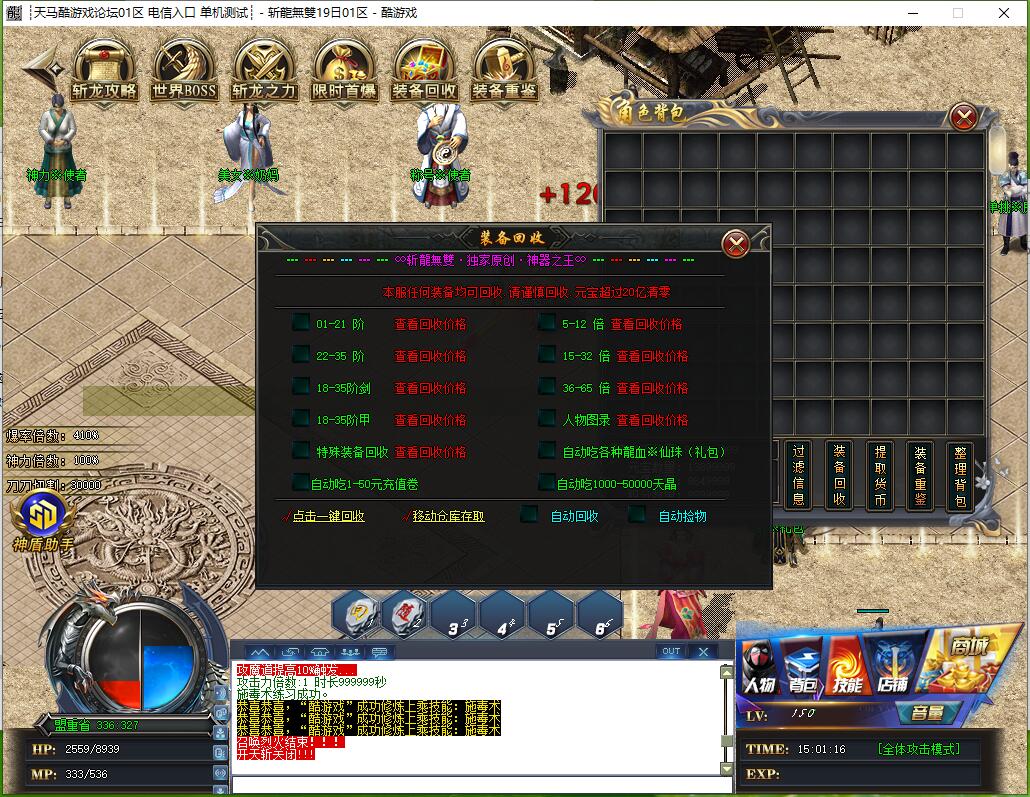
Task: Tick the 特殊装备回收 checkbox
Action: point(301,451)
